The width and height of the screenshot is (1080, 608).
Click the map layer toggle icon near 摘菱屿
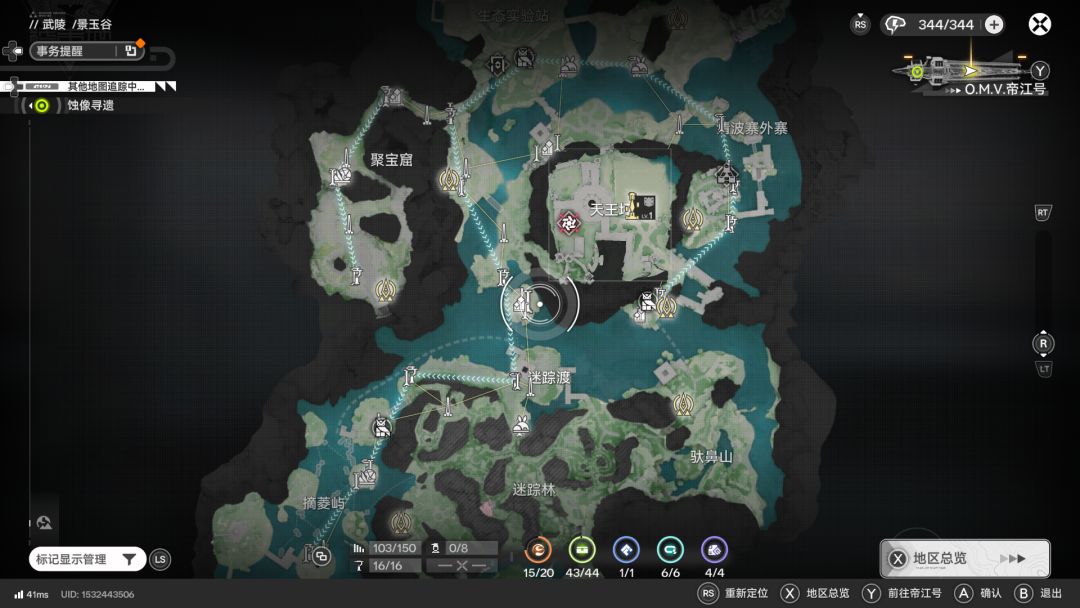(321, 556)
